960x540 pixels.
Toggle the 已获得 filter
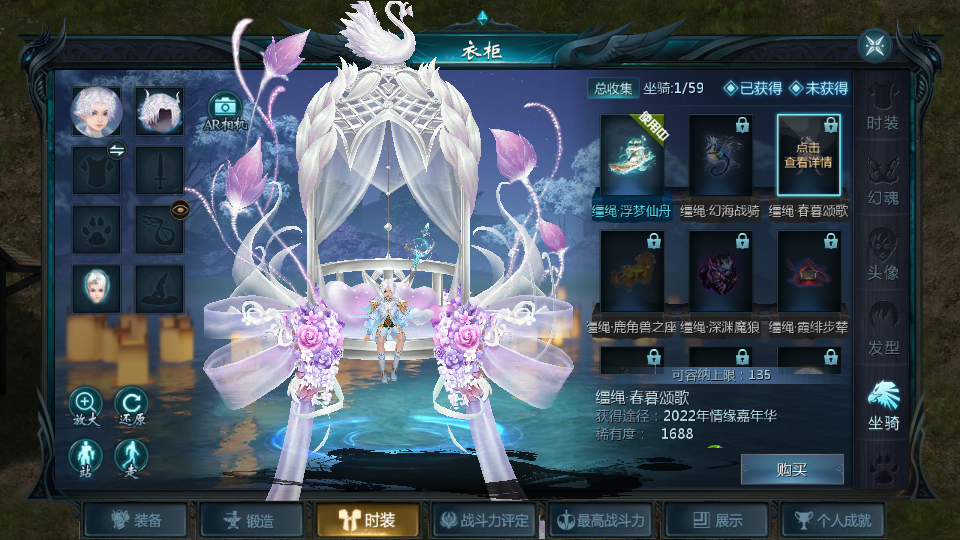click(753, 88)
